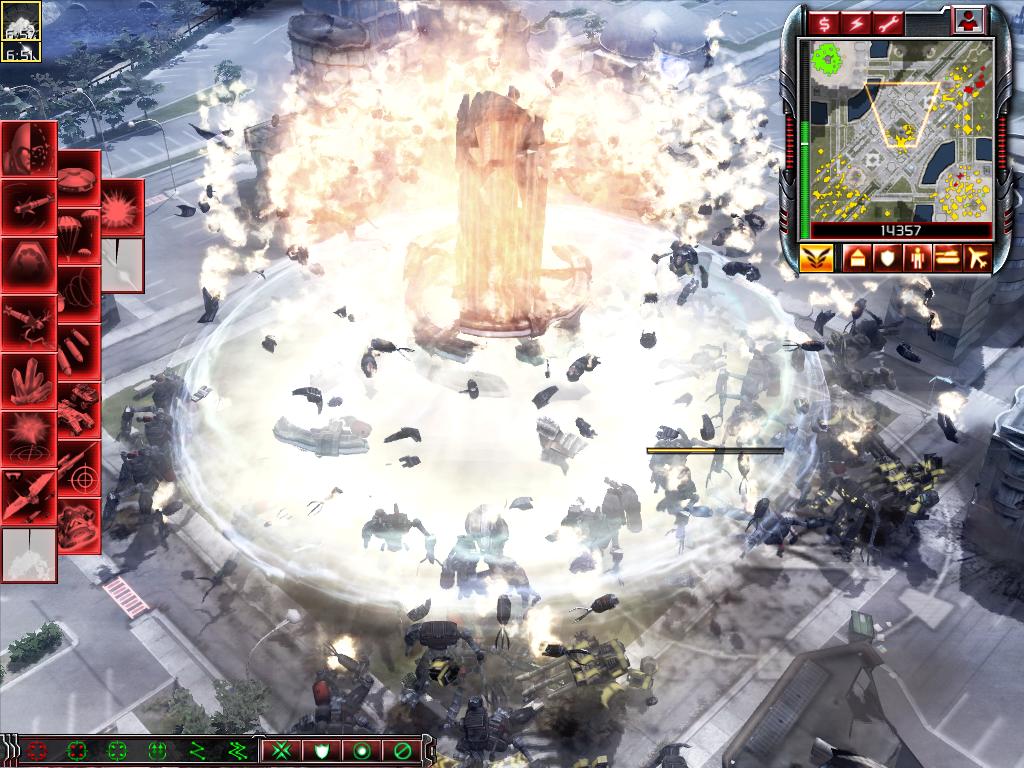Open the player status portrait button
Image resolution: width=1024 pixels, height=768 pixels.
tap(968, 20)
